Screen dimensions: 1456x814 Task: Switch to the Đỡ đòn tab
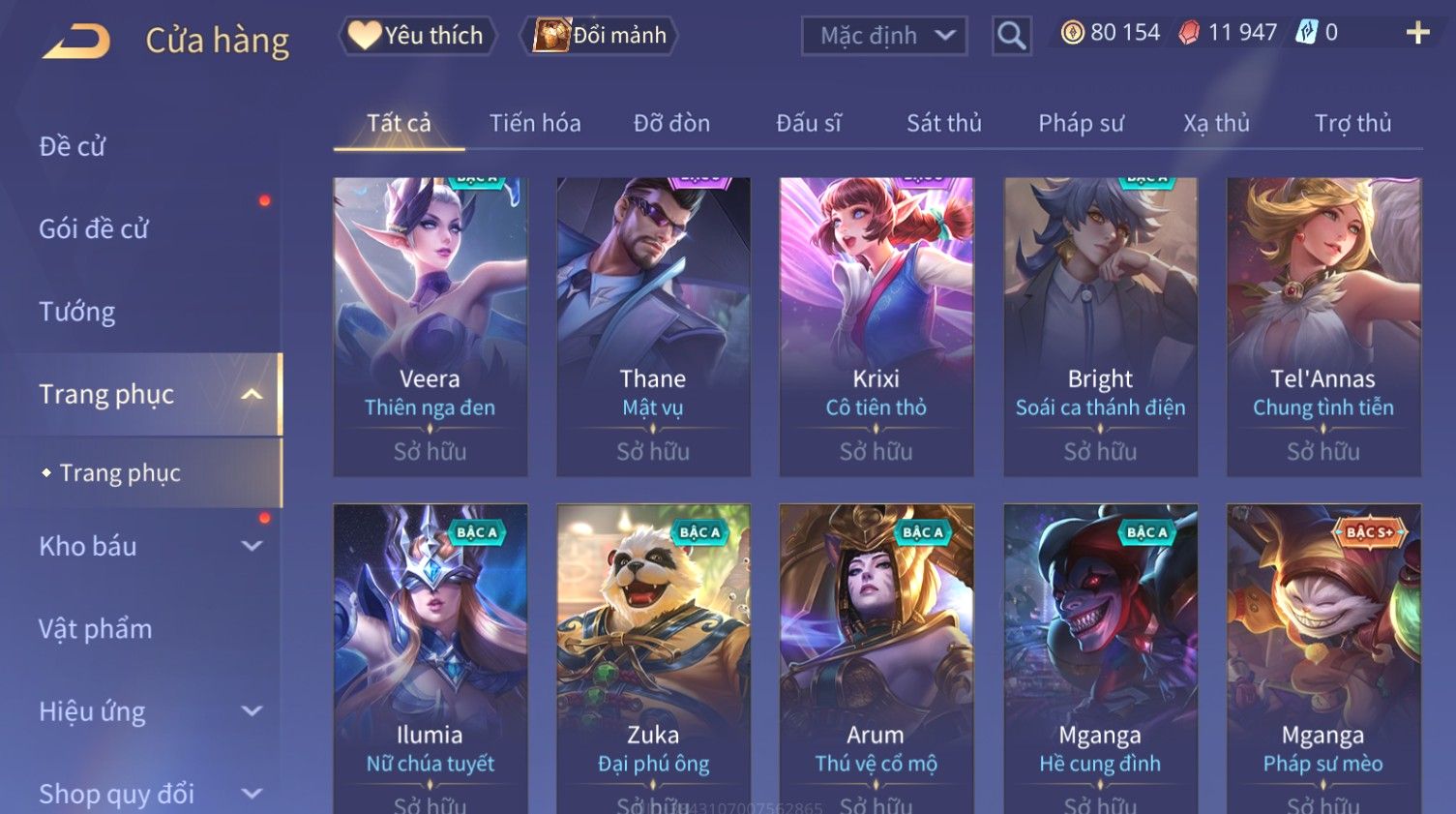[x=671, y=123]
